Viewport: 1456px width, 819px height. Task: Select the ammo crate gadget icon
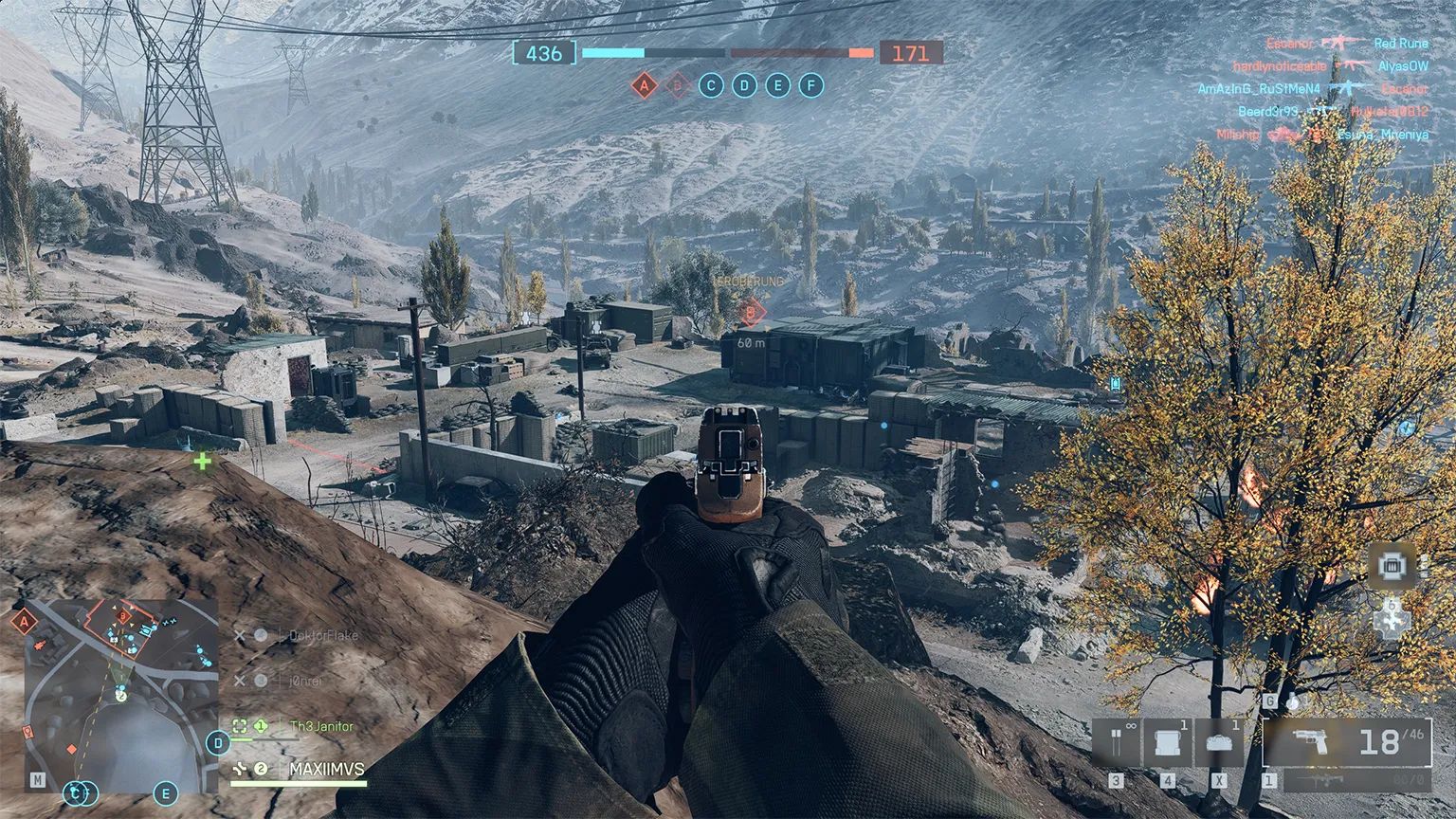coord(1168,740)
